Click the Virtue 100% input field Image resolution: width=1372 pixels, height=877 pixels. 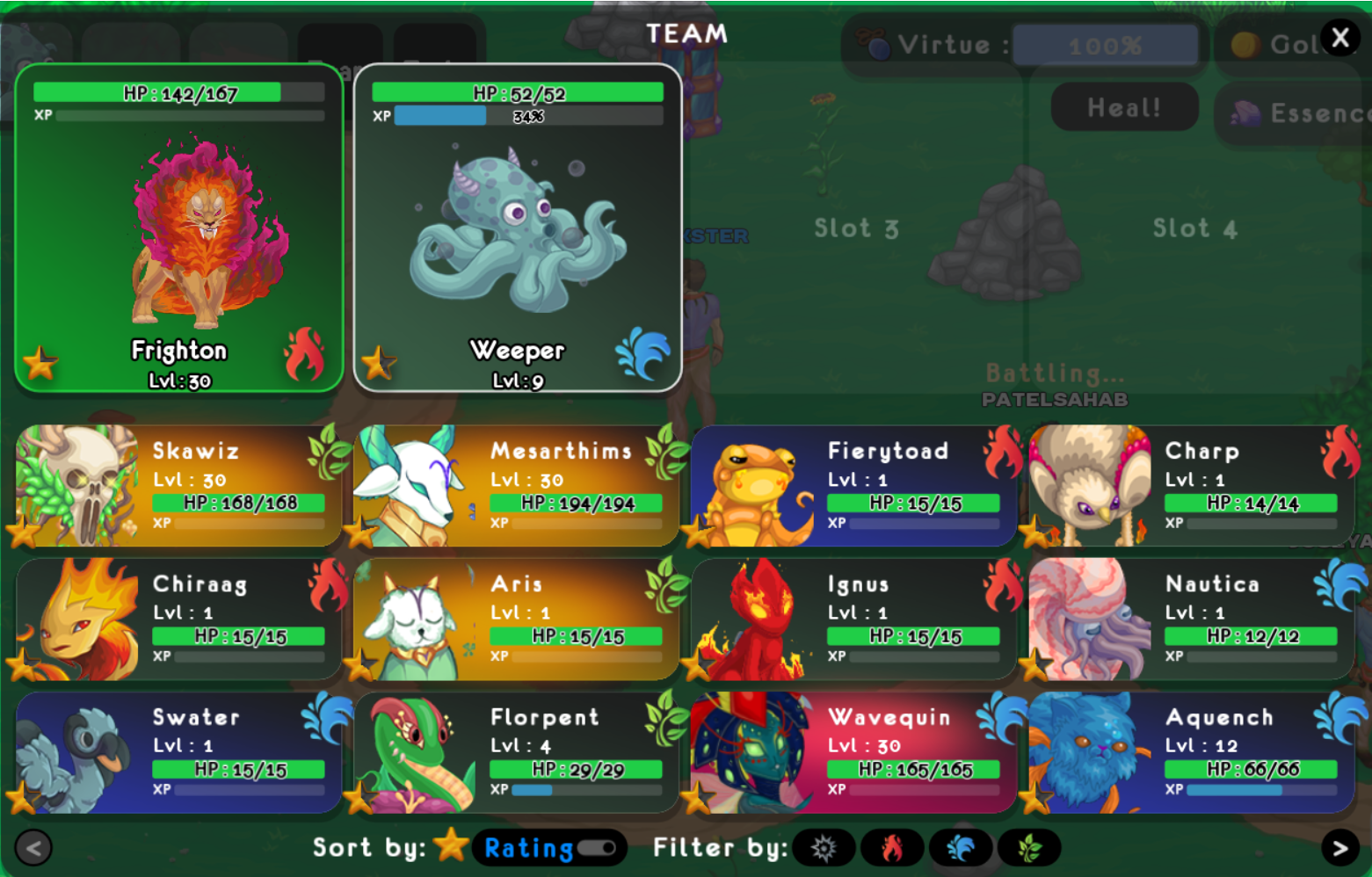(x=1105, y=45)
